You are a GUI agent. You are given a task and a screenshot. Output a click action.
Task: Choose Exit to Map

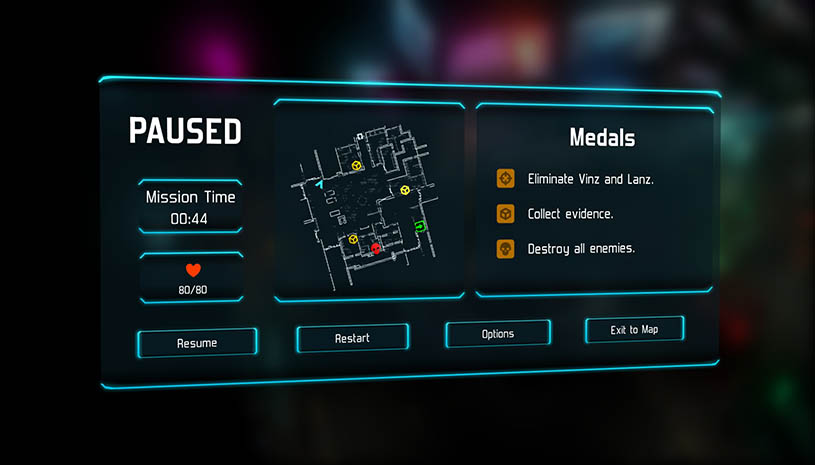click(x=634, y=329)
